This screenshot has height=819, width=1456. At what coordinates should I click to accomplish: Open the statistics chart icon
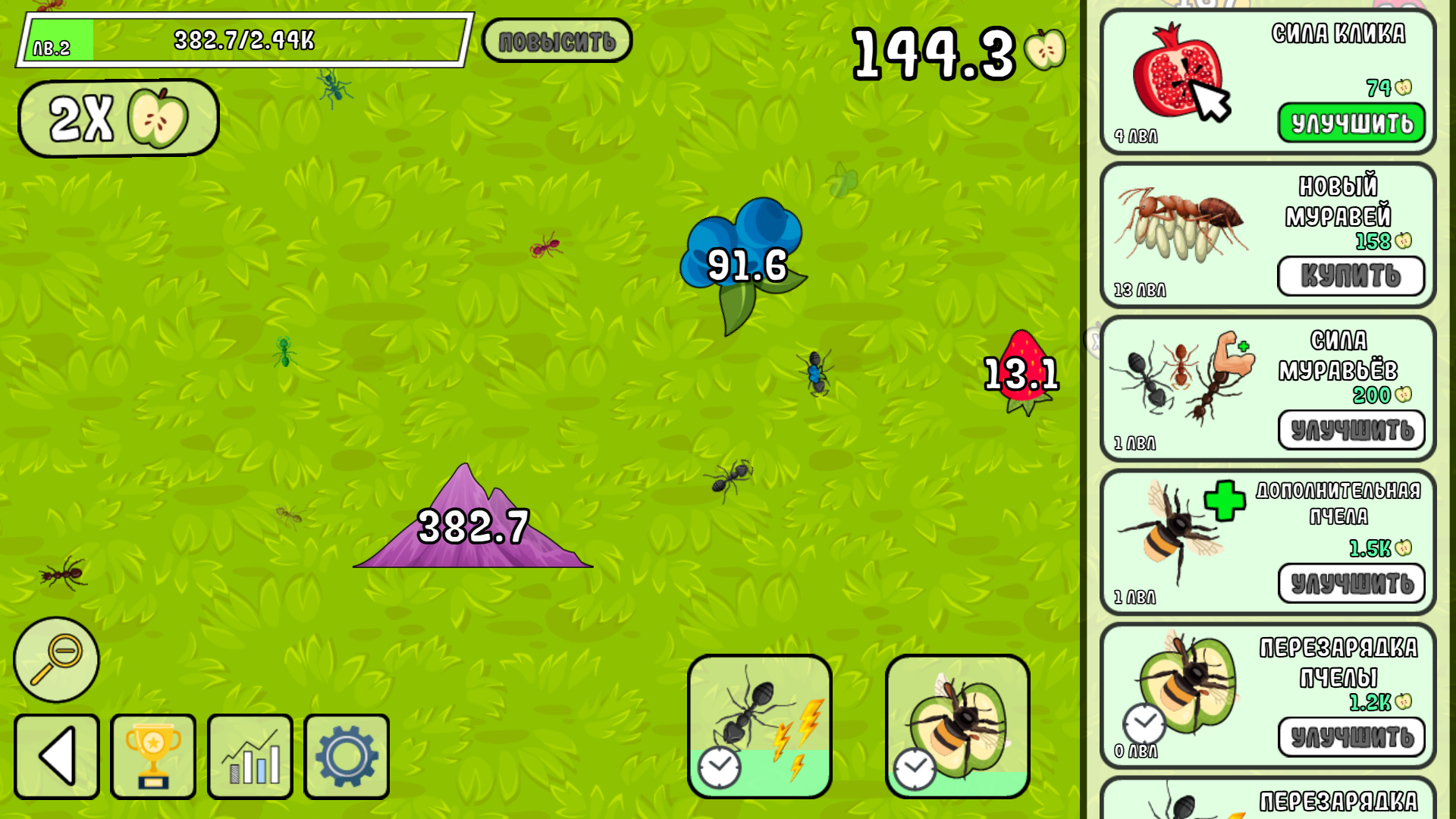[249, 756]
